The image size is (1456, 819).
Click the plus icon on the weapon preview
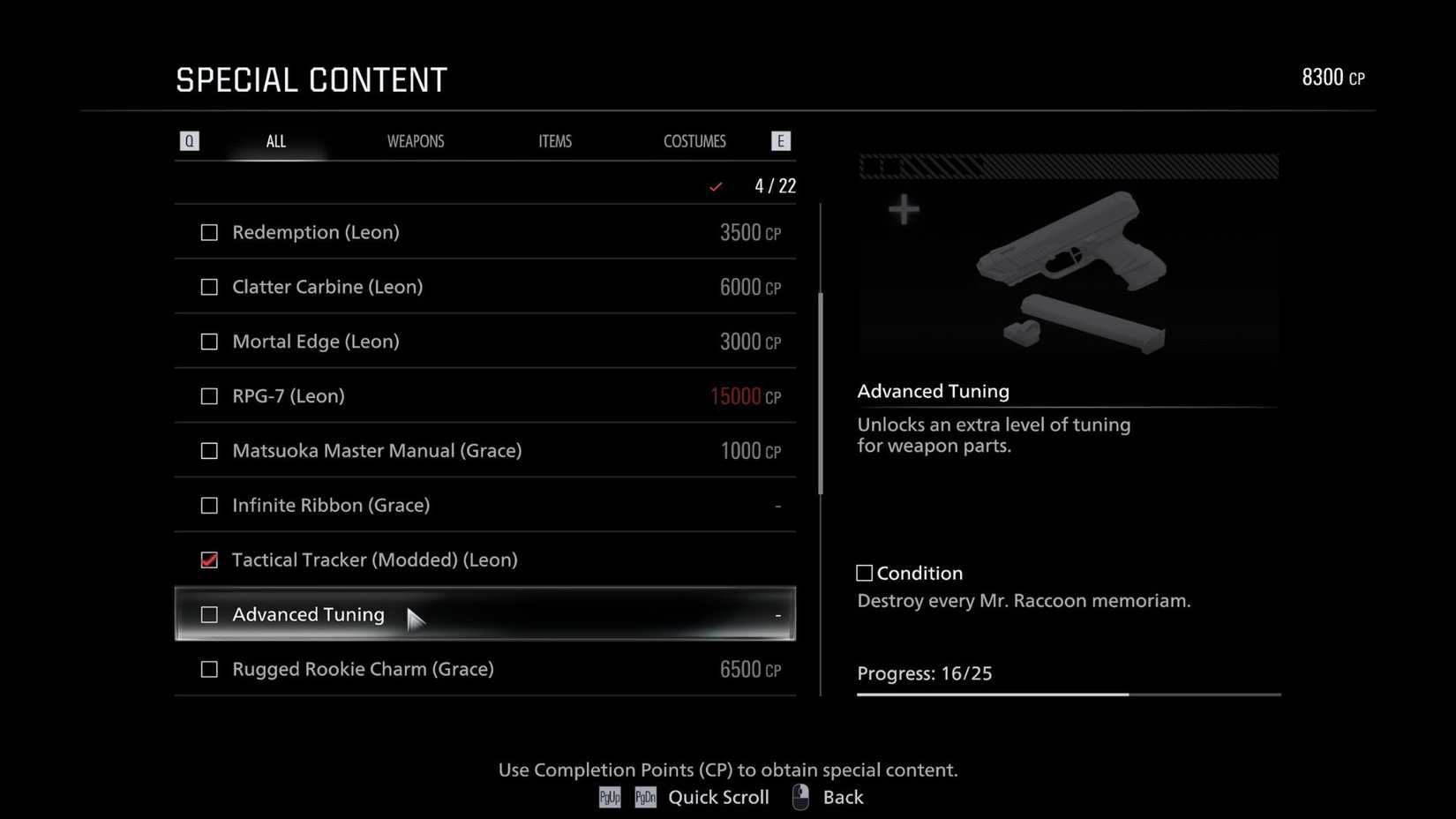click(x=904, y=209)
